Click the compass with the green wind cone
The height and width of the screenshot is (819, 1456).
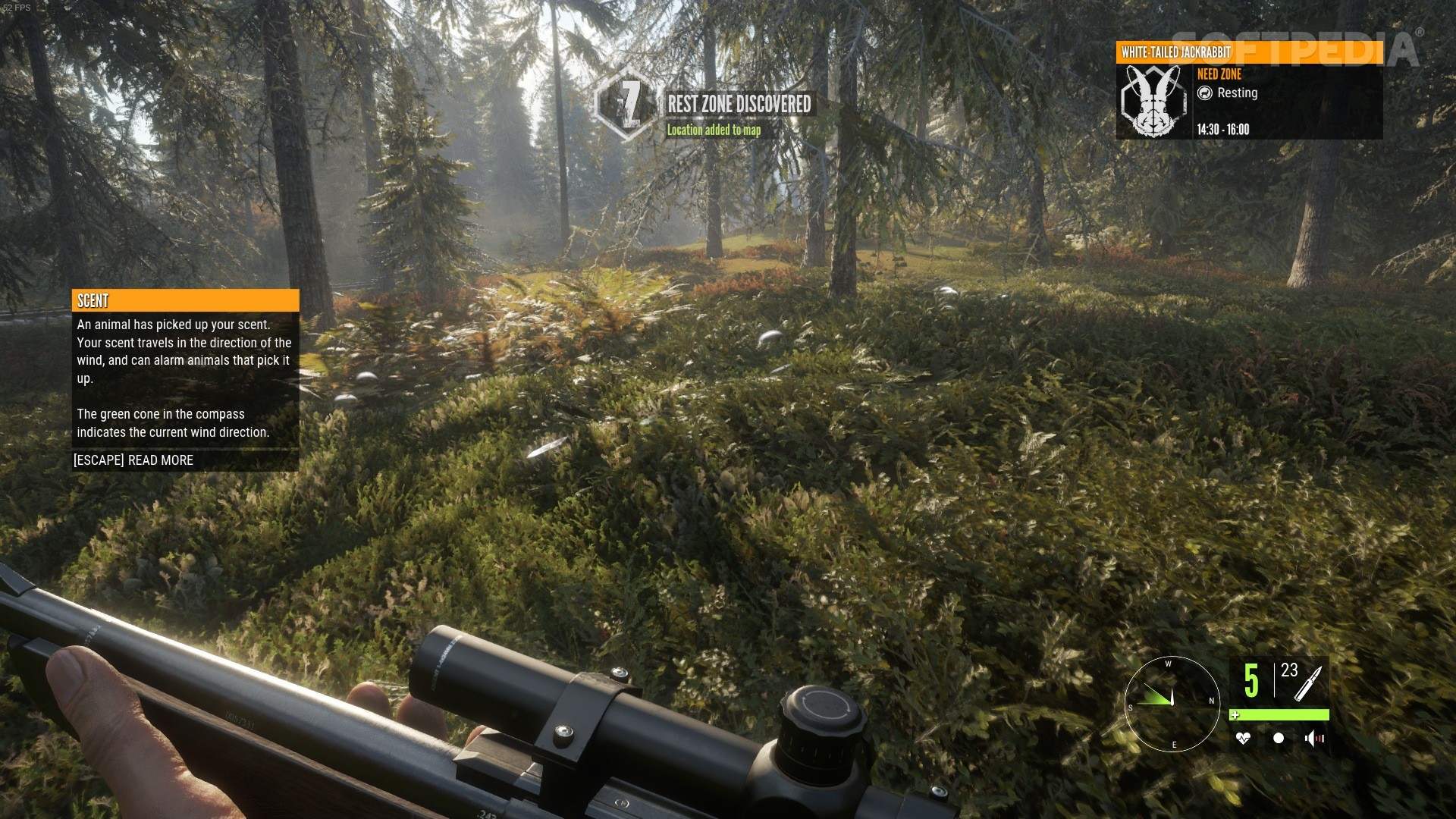1172,704
